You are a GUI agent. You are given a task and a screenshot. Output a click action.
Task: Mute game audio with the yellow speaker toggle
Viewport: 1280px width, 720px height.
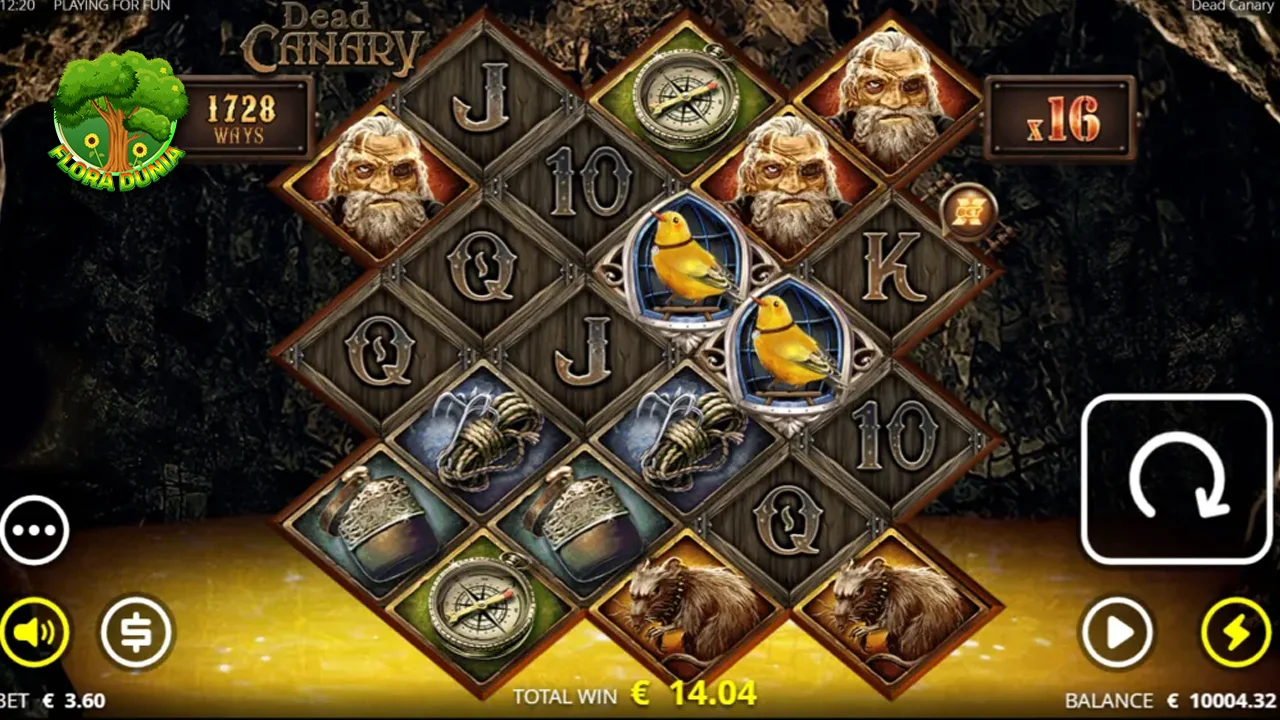tap(36, 630)
